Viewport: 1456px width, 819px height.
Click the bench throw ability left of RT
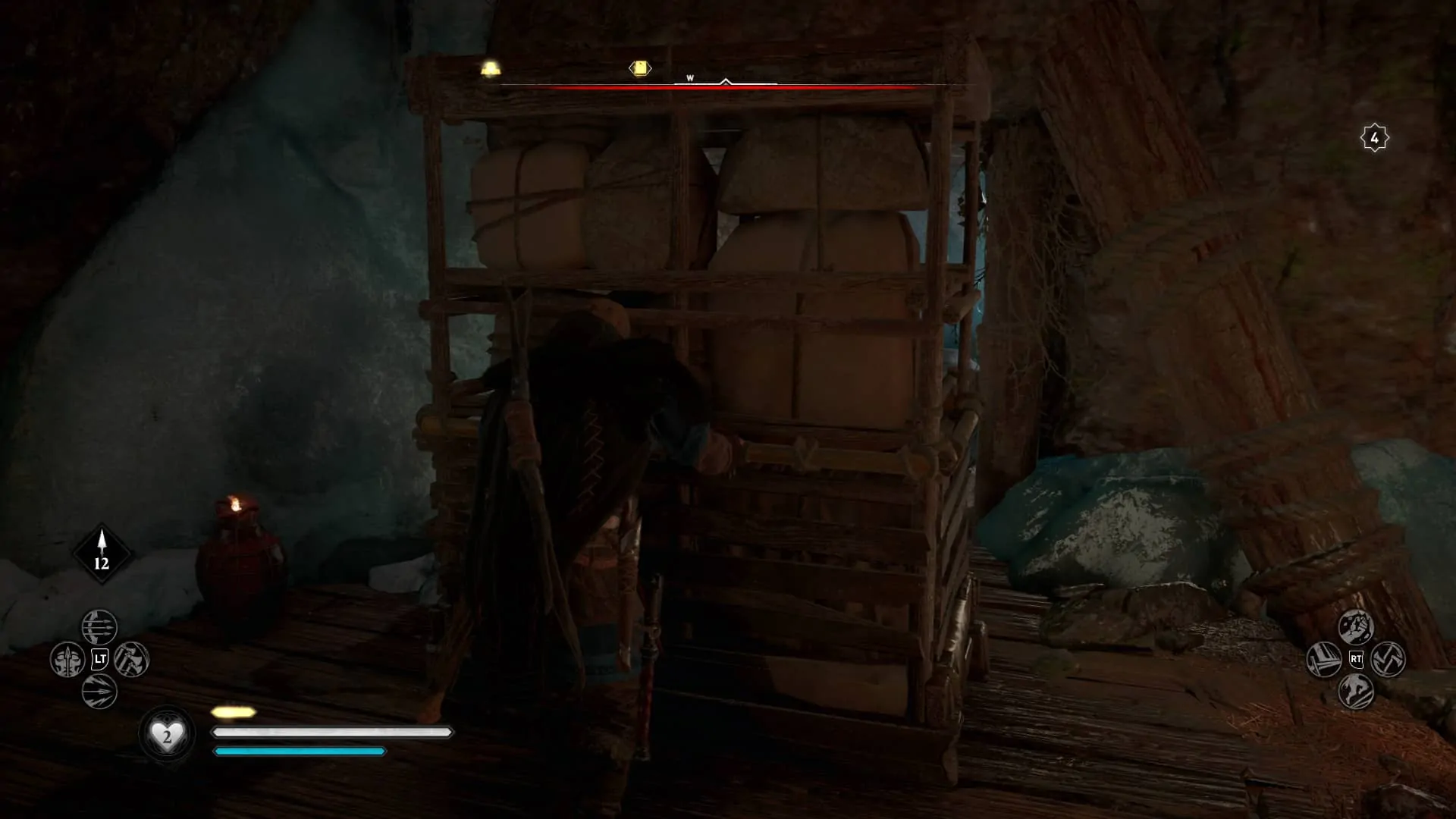1325,659
